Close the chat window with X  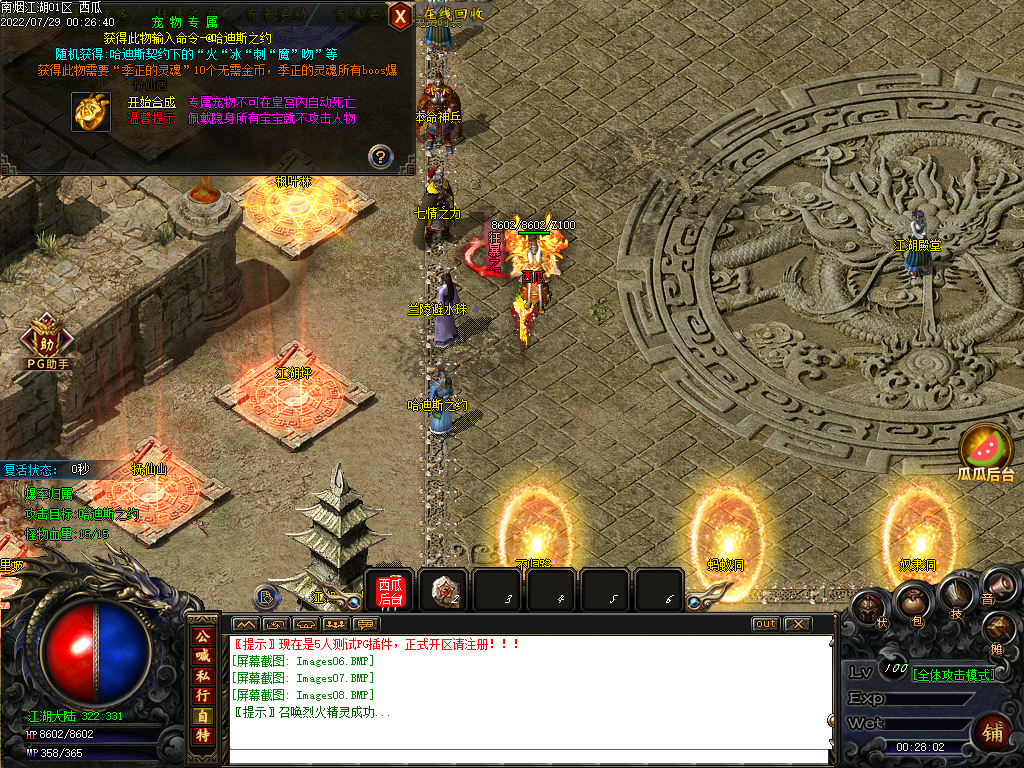pyautogui.click(x=796, y=624)
